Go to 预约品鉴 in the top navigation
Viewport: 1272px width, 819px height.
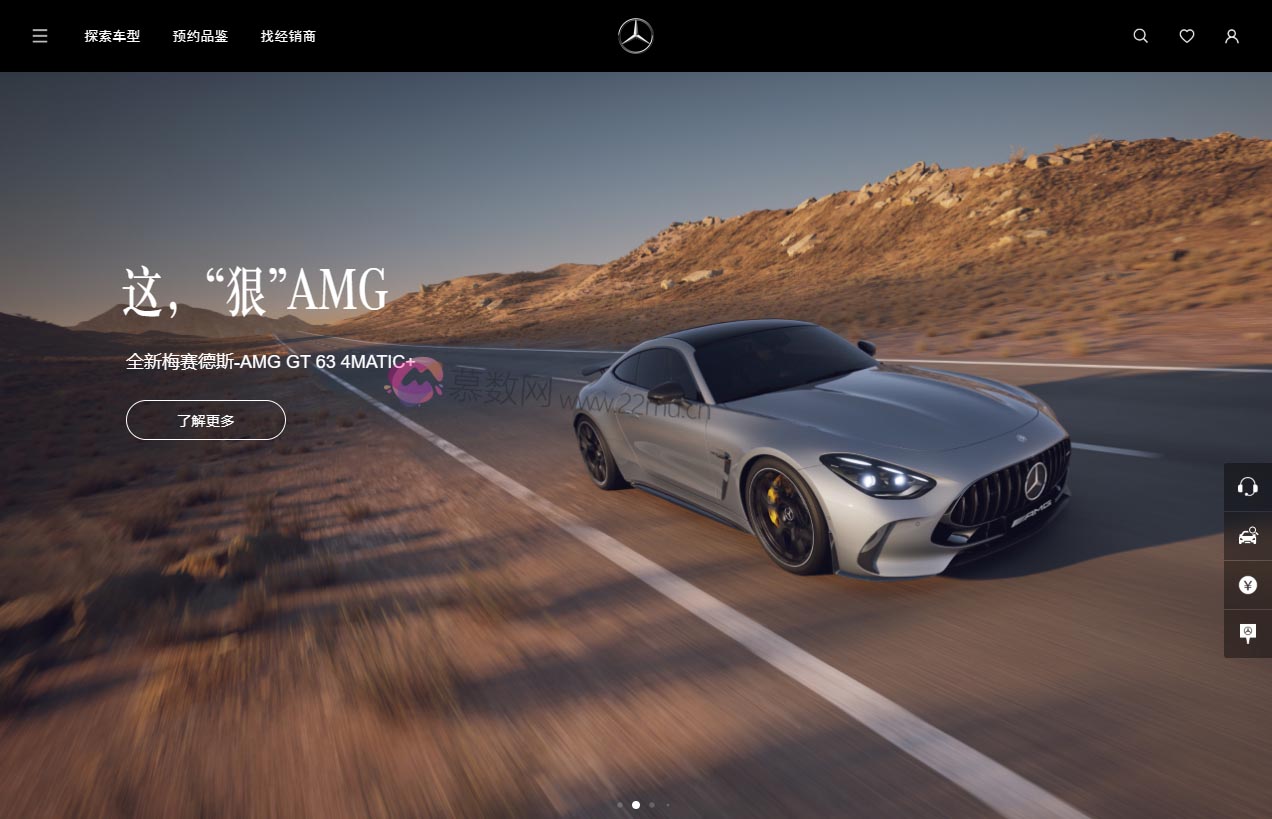[x=200, y=36]
